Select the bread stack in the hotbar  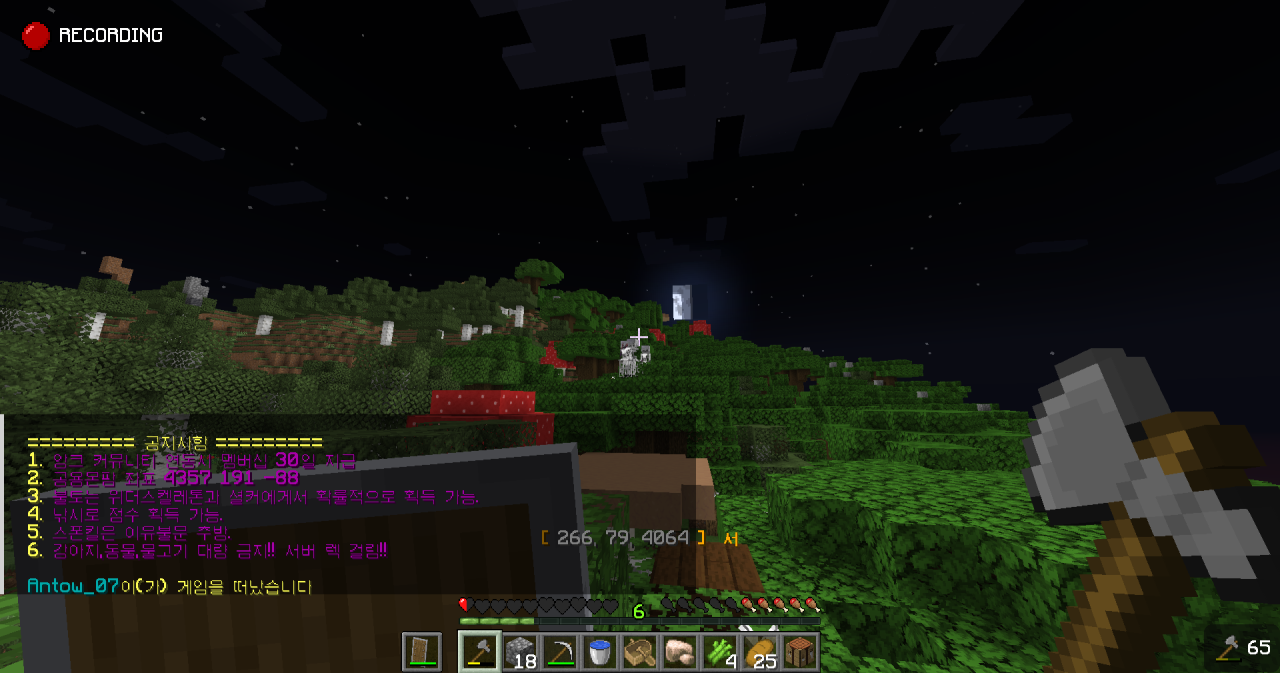760,652
